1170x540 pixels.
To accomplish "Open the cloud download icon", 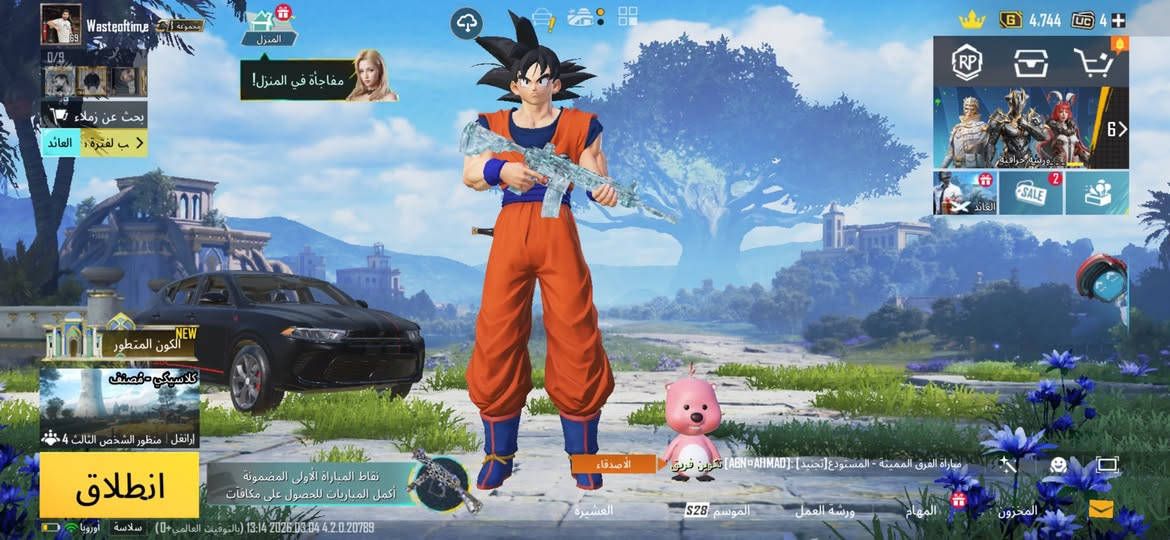I will [x=466, y=22].
